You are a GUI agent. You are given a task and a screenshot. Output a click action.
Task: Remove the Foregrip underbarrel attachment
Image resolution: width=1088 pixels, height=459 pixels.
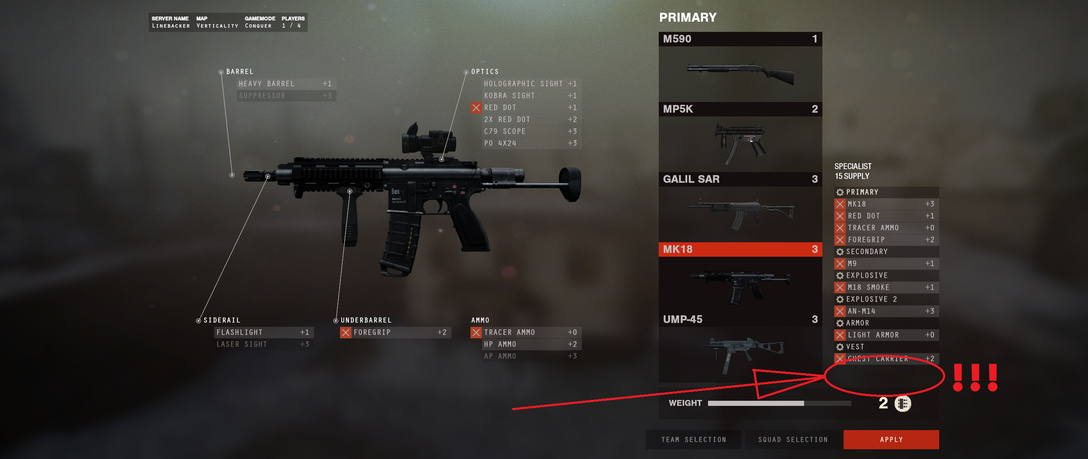[x=346, y=332]
